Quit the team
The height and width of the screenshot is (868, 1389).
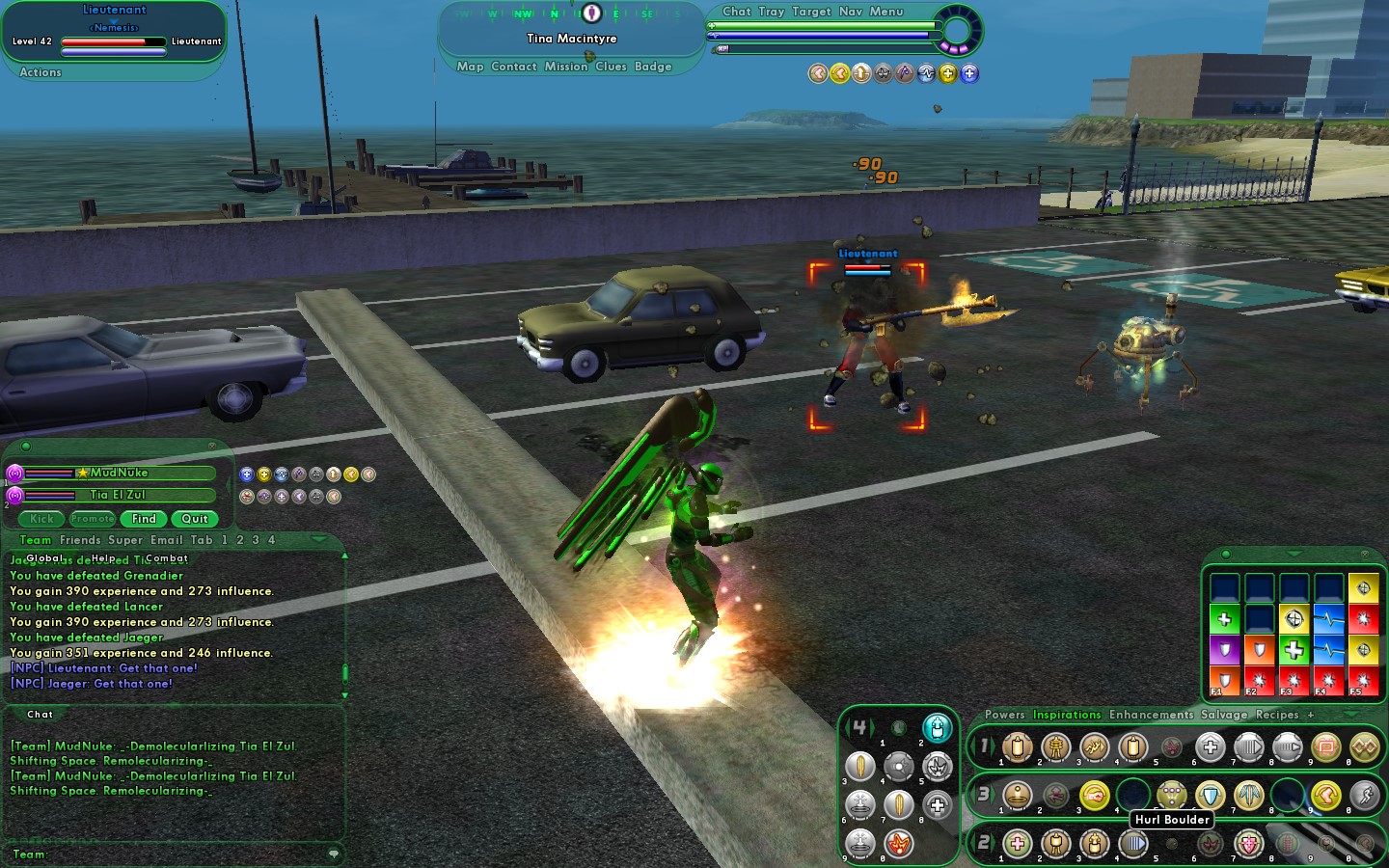point(194,519)
